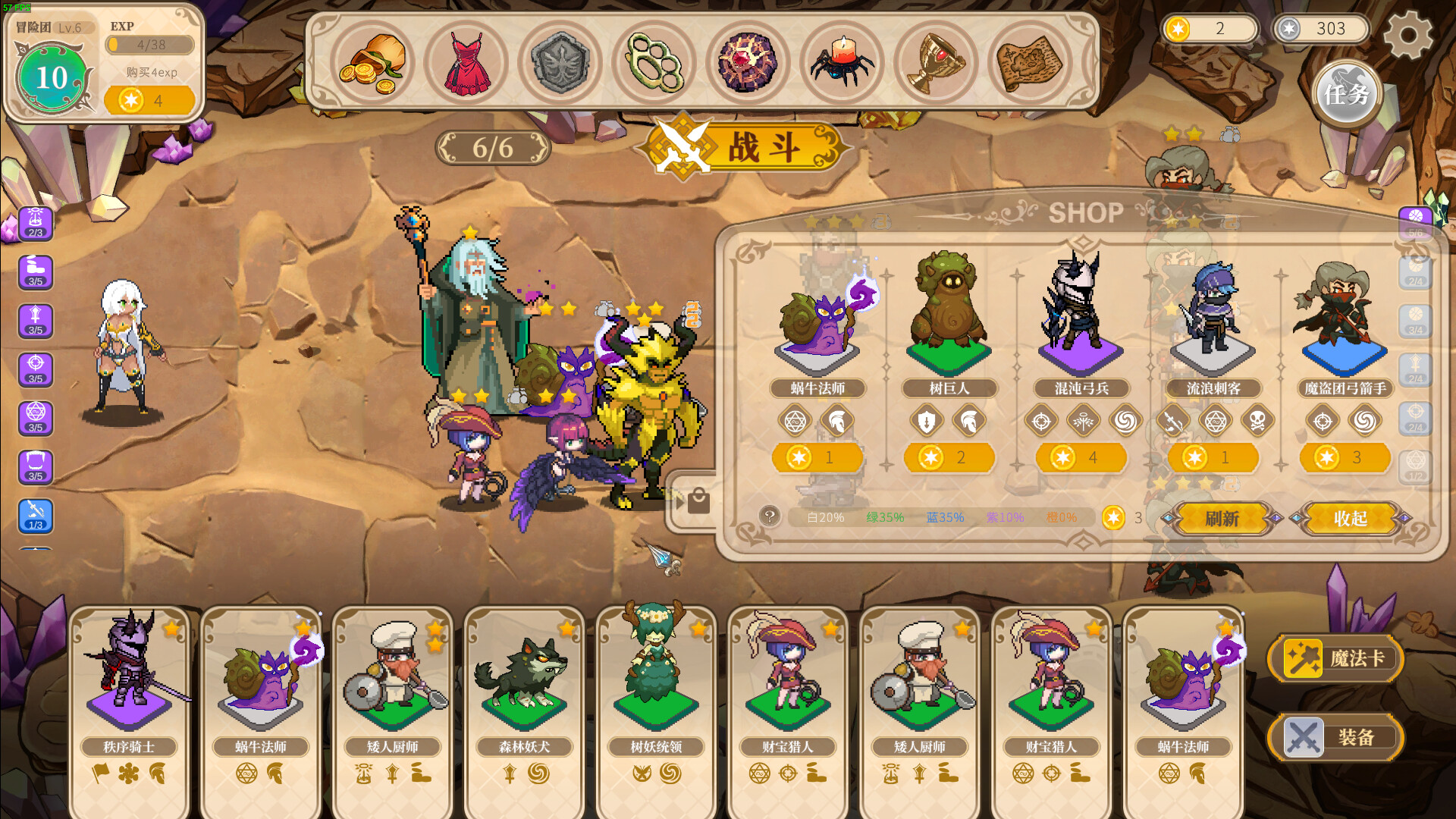The width and height of the screenshot is (1456, 819).
Task: Select the coin pouch item in top bar
Action: pos(375,64)
